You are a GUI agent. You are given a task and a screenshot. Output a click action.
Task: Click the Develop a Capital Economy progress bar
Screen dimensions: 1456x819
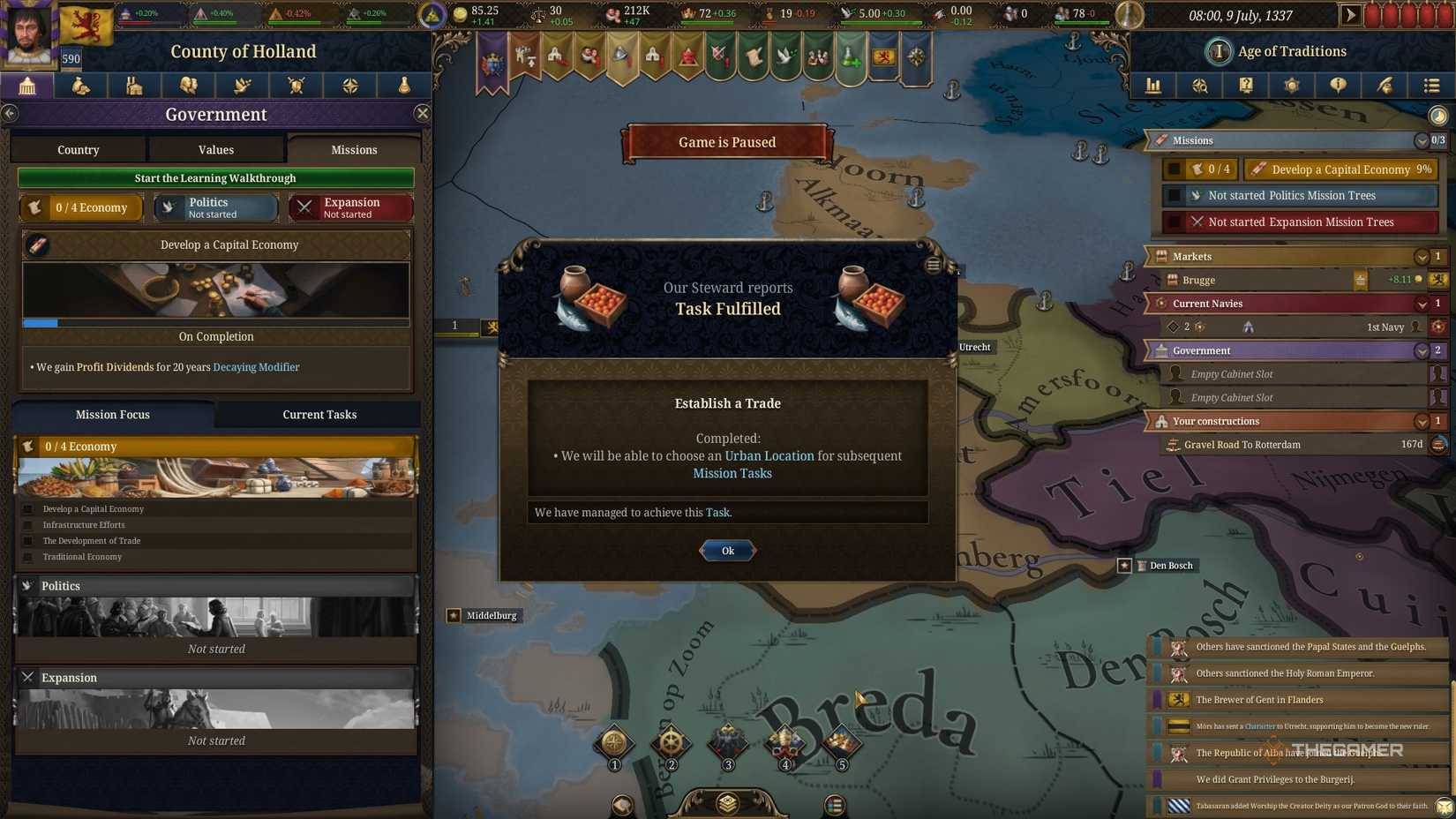(215, 323)
